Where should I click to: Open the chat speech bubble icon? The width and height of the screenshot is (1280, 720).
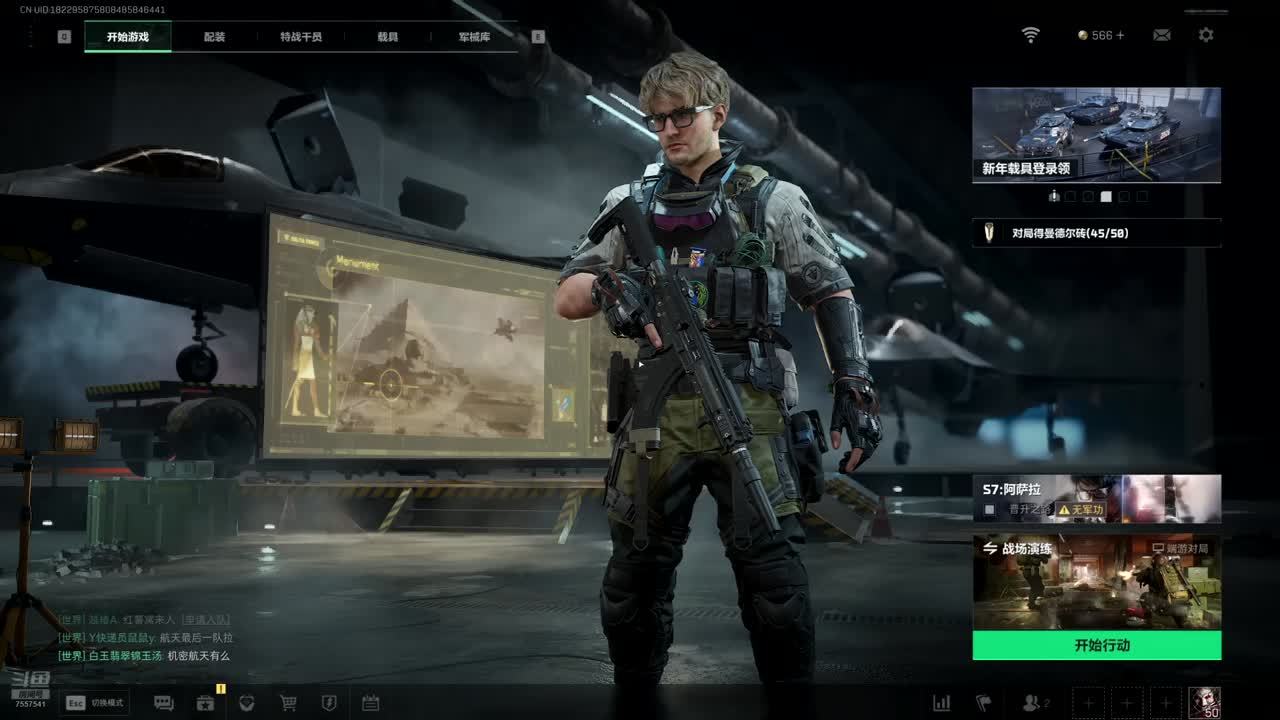(164, 703)
